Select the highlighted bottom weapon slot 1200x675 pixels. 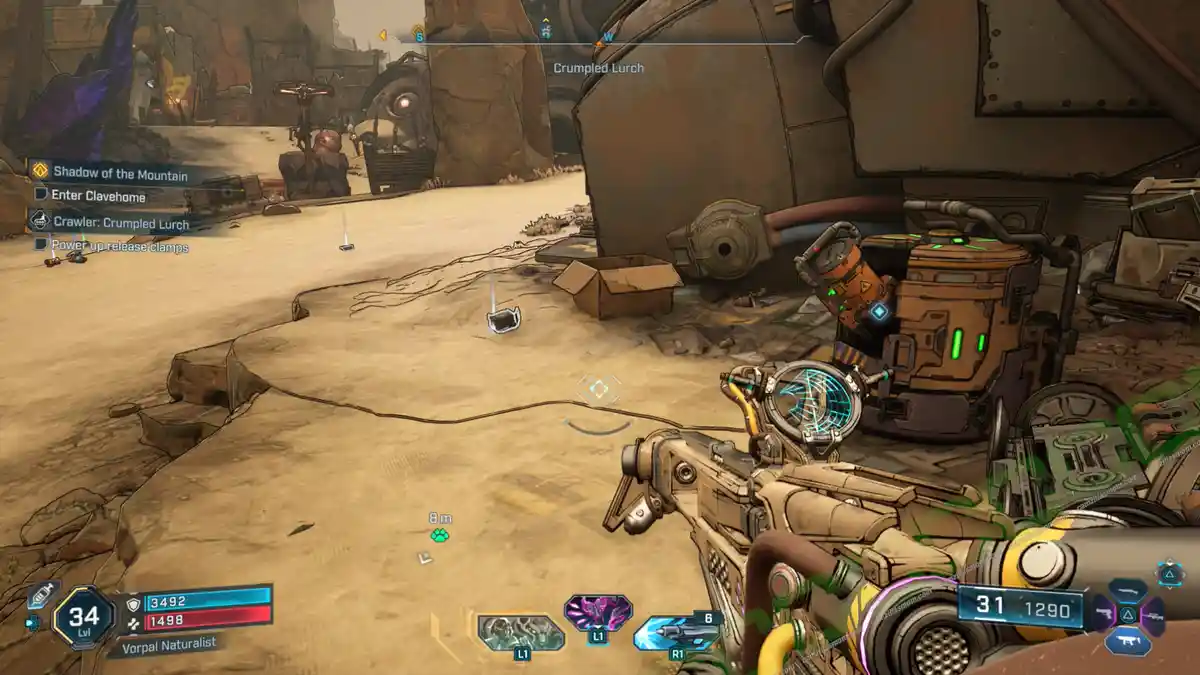pyautogui.click(x=1128, y=641)
